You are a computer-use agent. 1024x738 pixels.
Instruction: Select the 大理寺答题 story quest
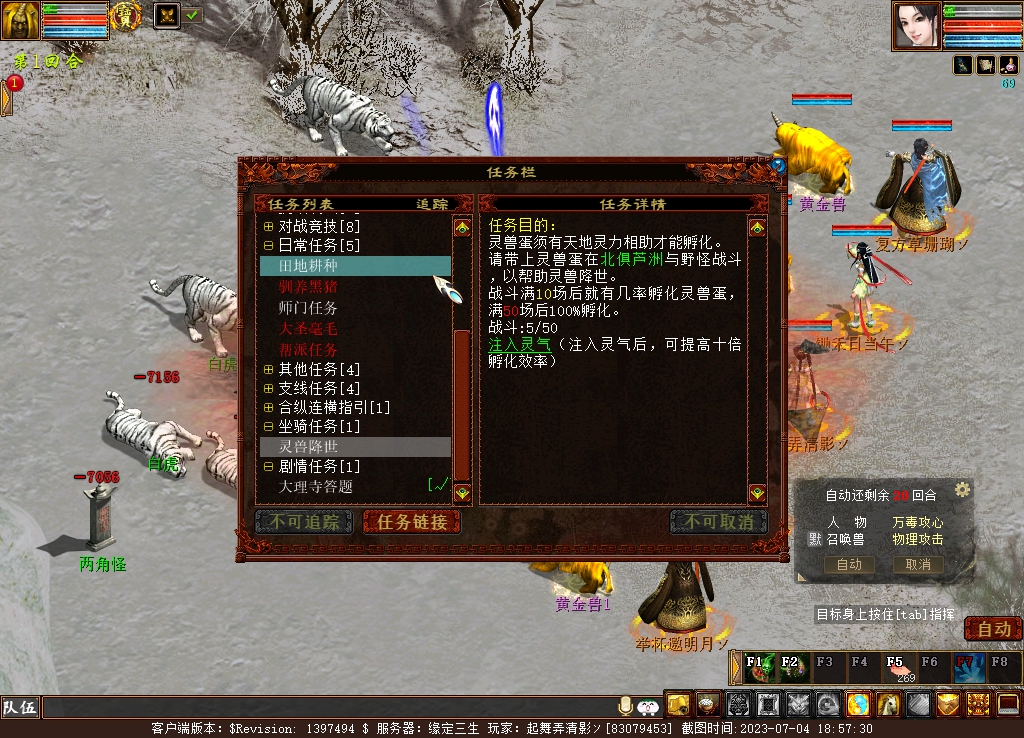pyautogui.click(x=315, y=486)
